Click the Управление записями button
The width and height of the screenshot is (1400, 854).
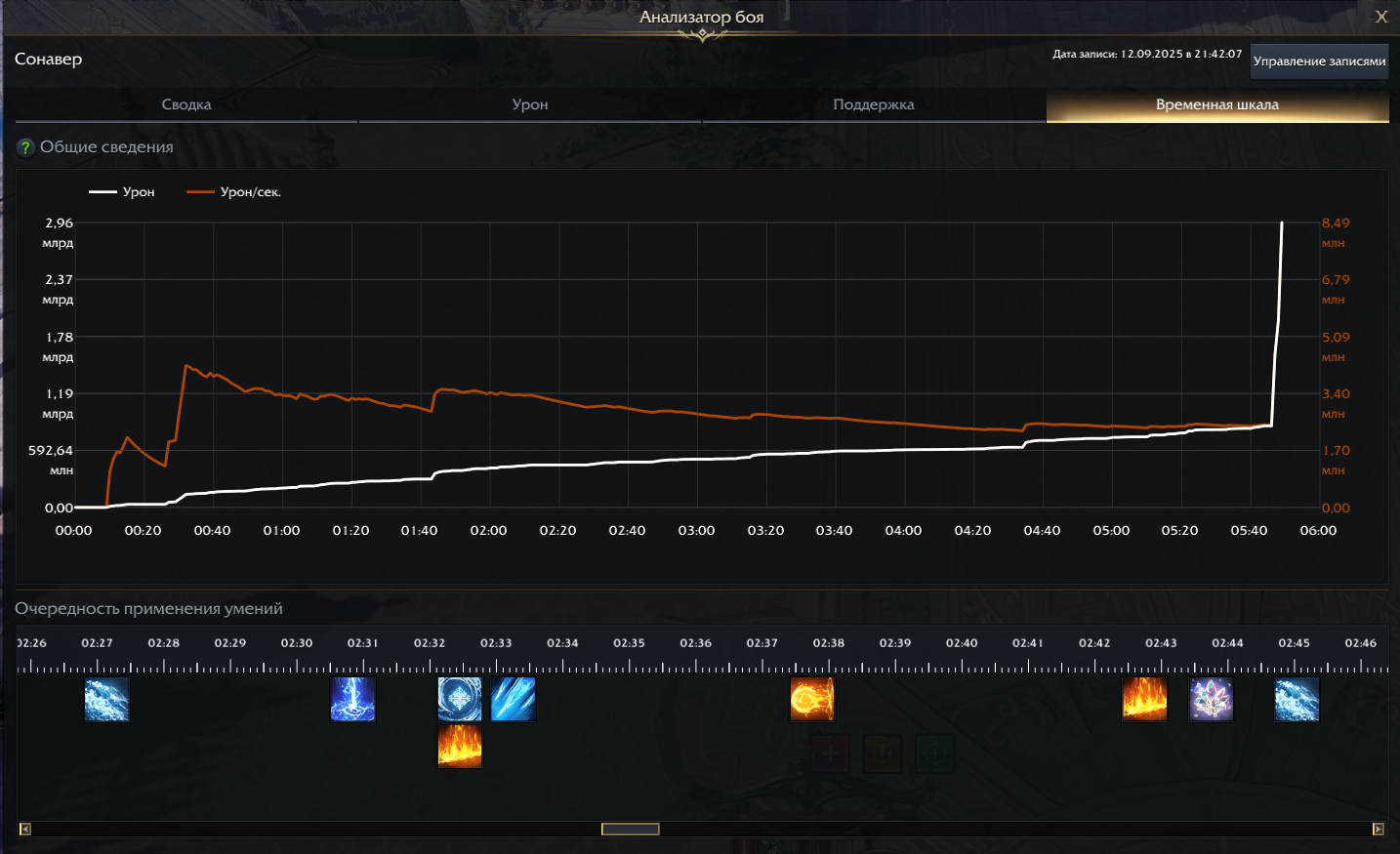point(1318,61)
